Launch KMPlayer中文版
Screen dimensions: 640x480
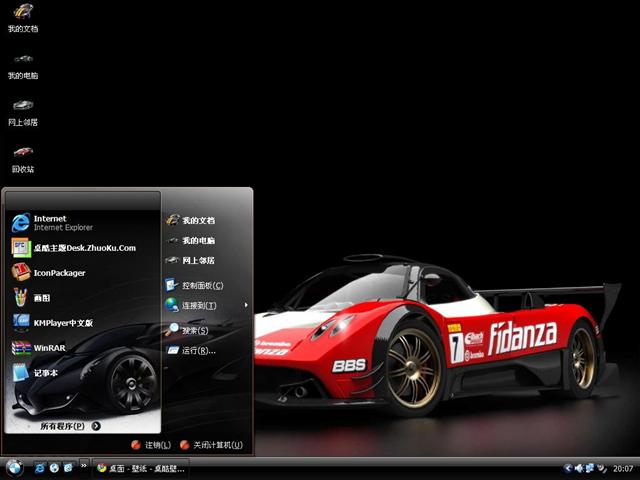(x=62, y=323)
